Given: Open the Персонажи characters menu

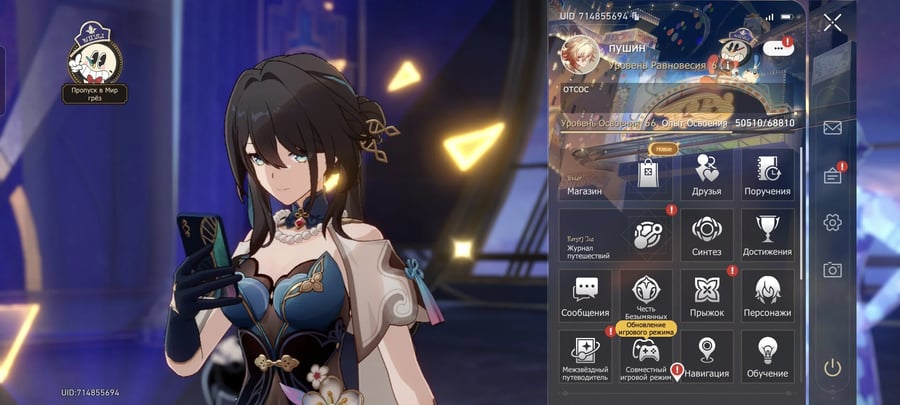Looking at the screenshot, I should (x=768, y=297).
